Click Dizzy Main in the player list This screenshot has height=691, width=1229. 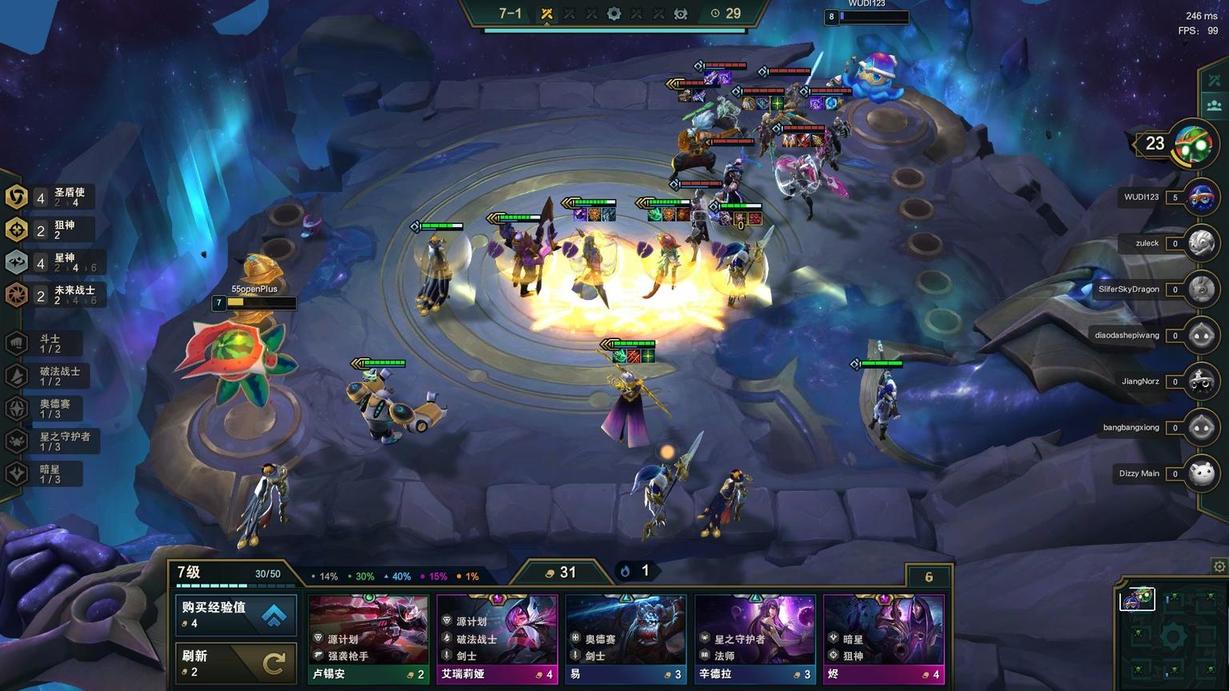coord(1201,473)
